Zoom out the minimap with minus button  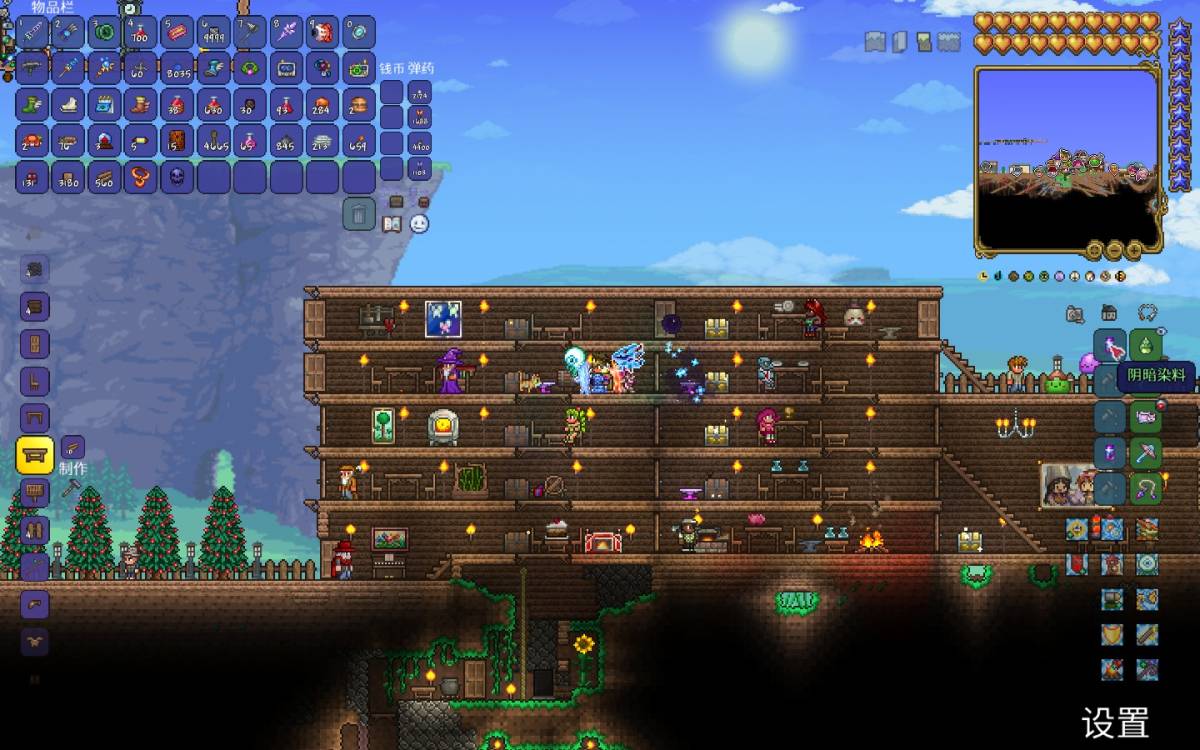tap(1114, 249)
